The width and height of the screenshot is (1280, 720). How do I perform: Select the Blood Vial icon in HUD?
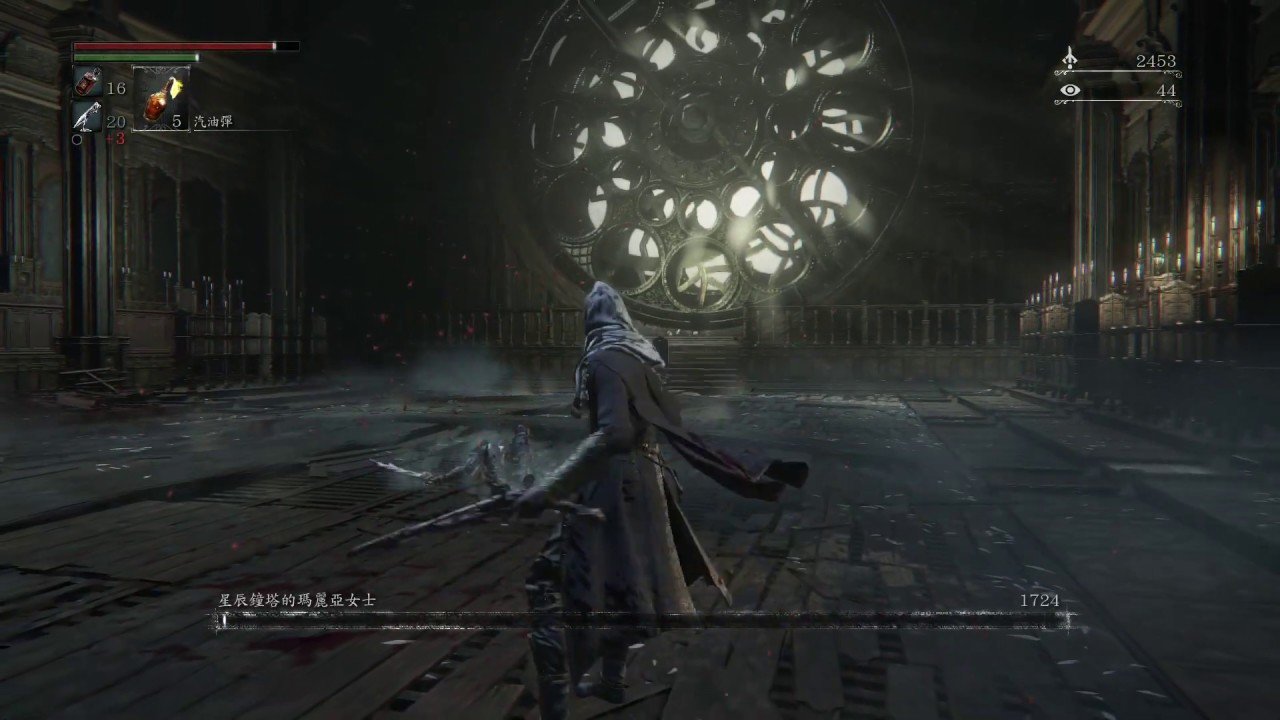point(88,82)
